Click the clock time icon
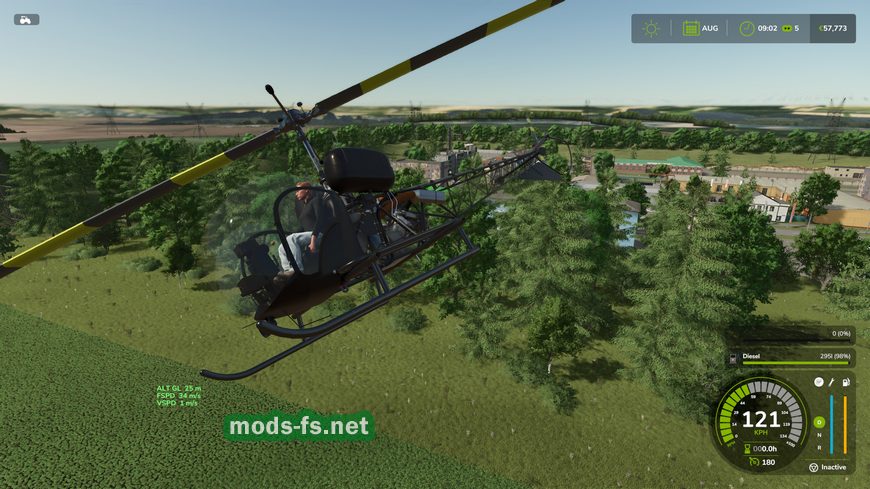This screenshot has width=870, height=489. click(746, 28)
